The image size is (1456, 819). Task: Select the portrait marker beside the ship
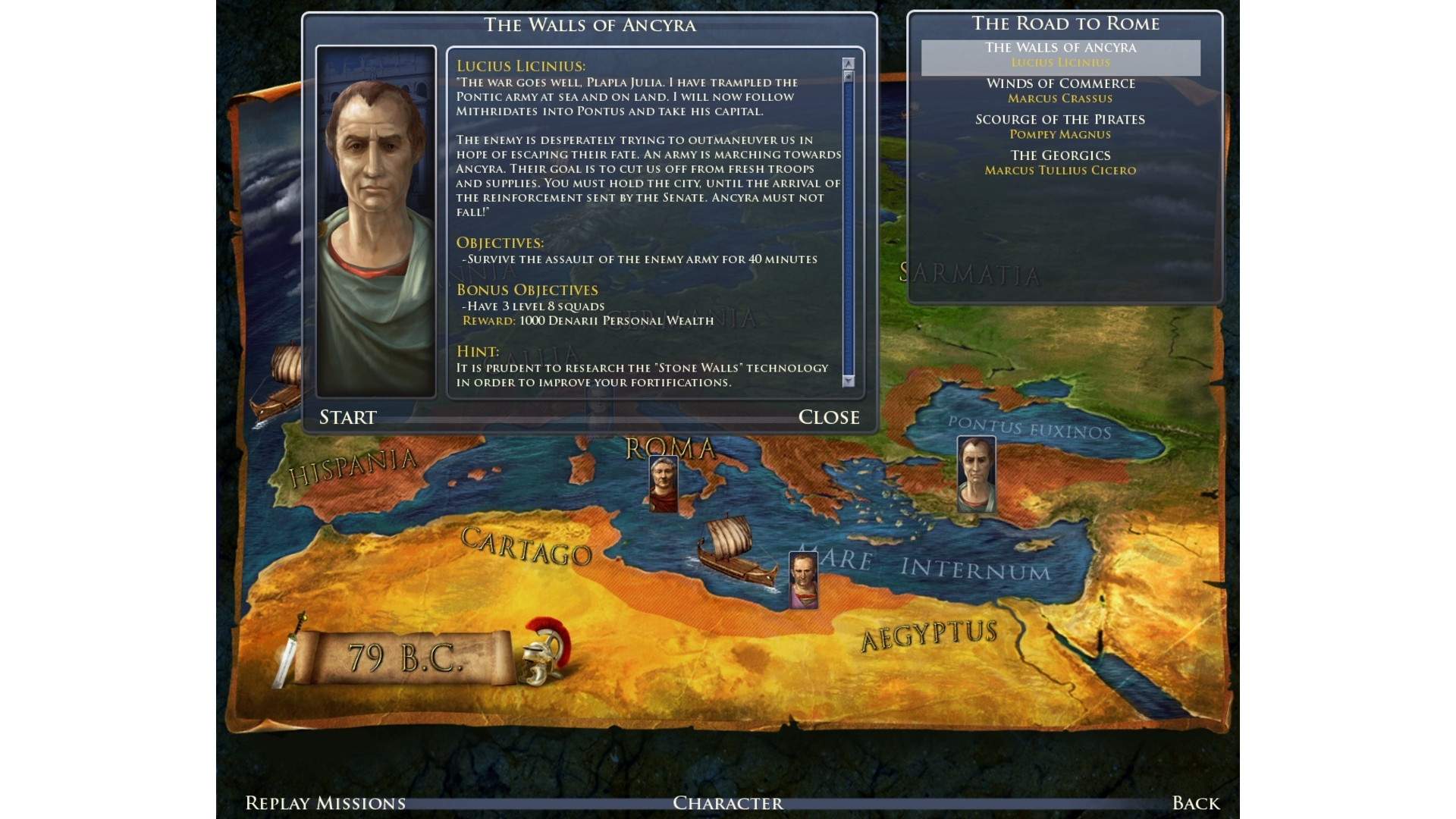(804, 580)
